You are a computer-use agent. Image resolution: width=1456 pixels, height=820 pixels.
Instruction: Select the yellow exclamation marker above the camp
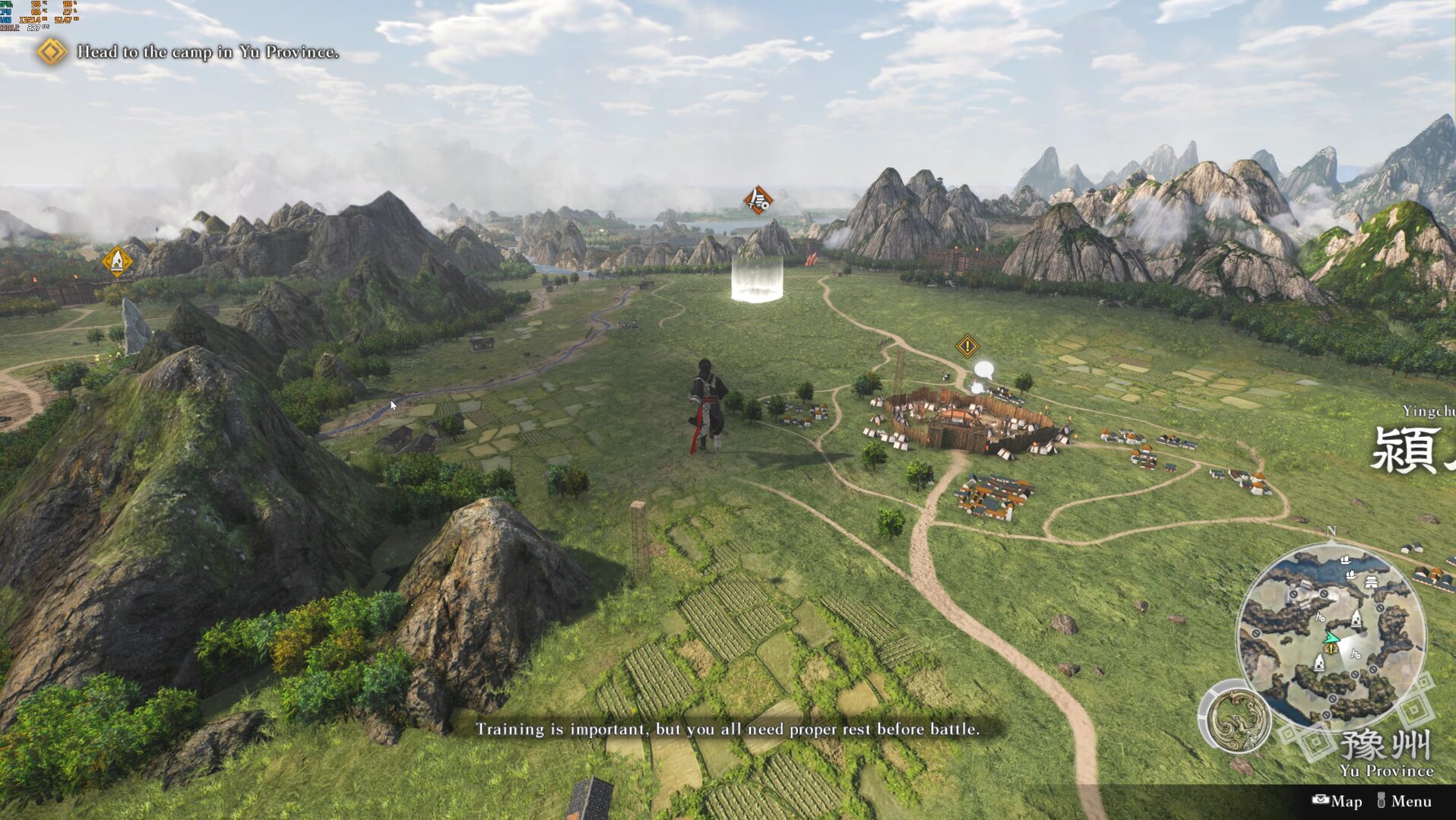point(967,347)
